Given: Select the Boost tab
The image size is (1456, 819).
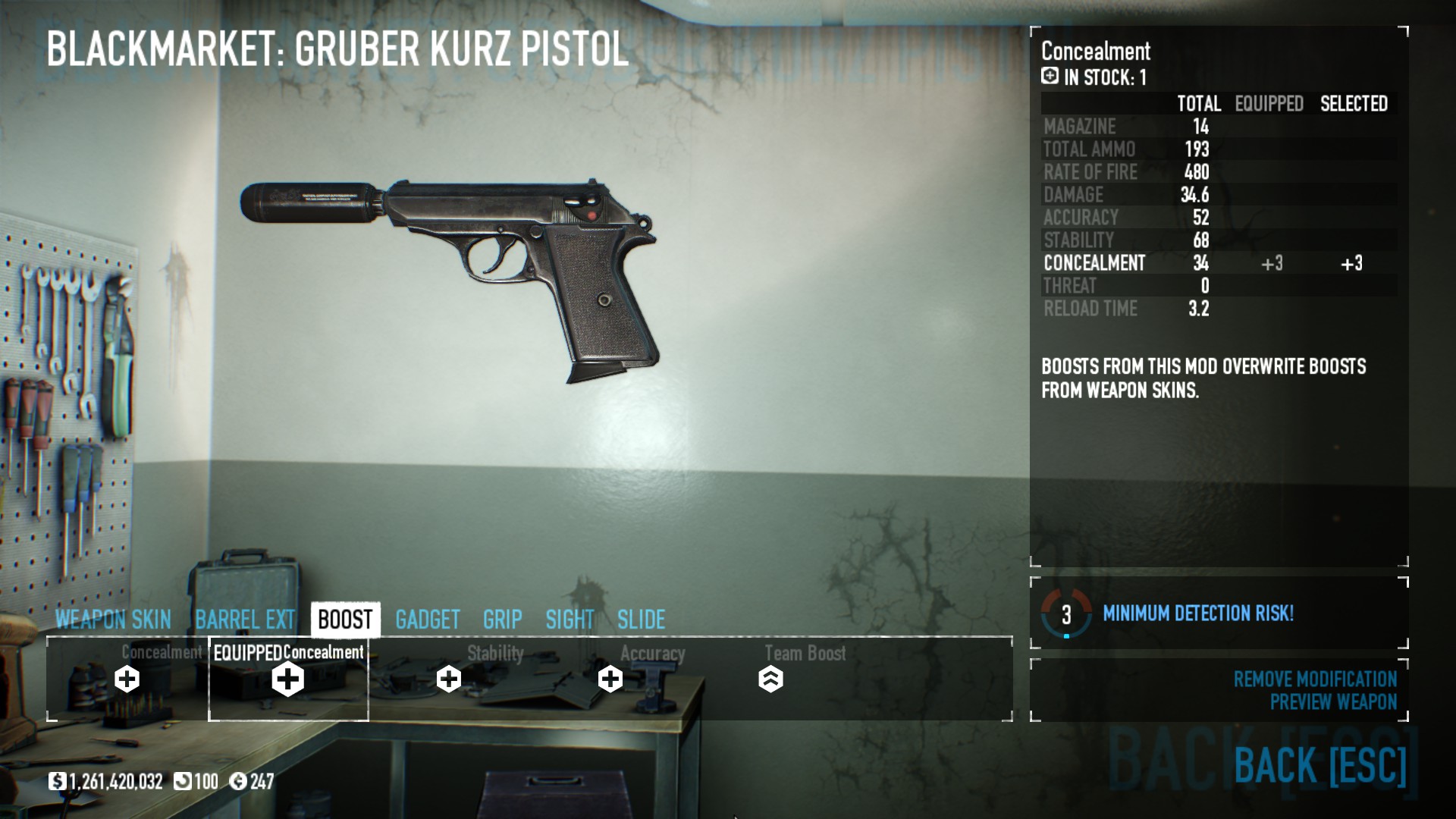Looking at the screenshot, I should pyautogui.click(x=345, y=620).
